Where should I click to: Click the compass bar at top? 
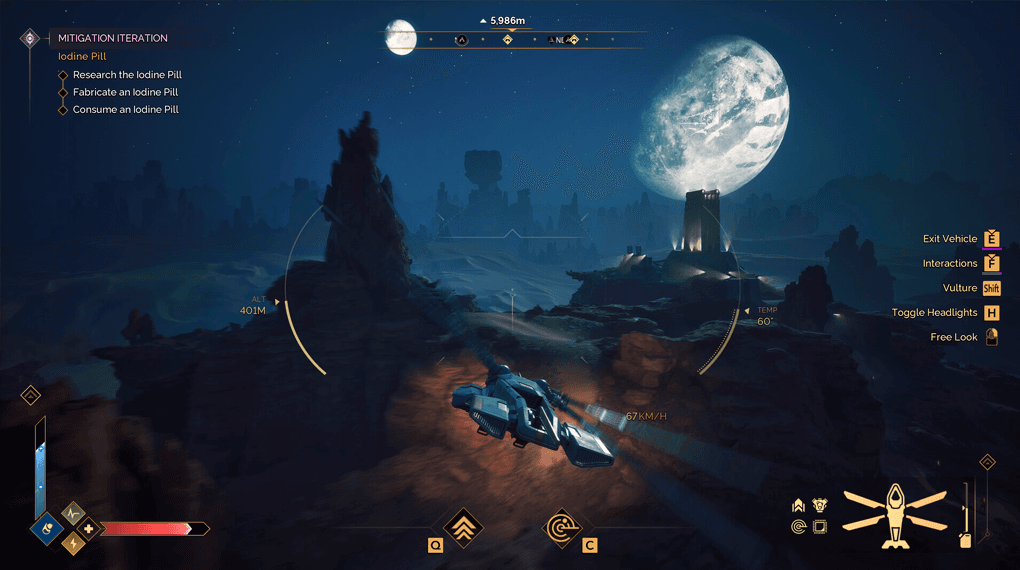coord(510,40)
